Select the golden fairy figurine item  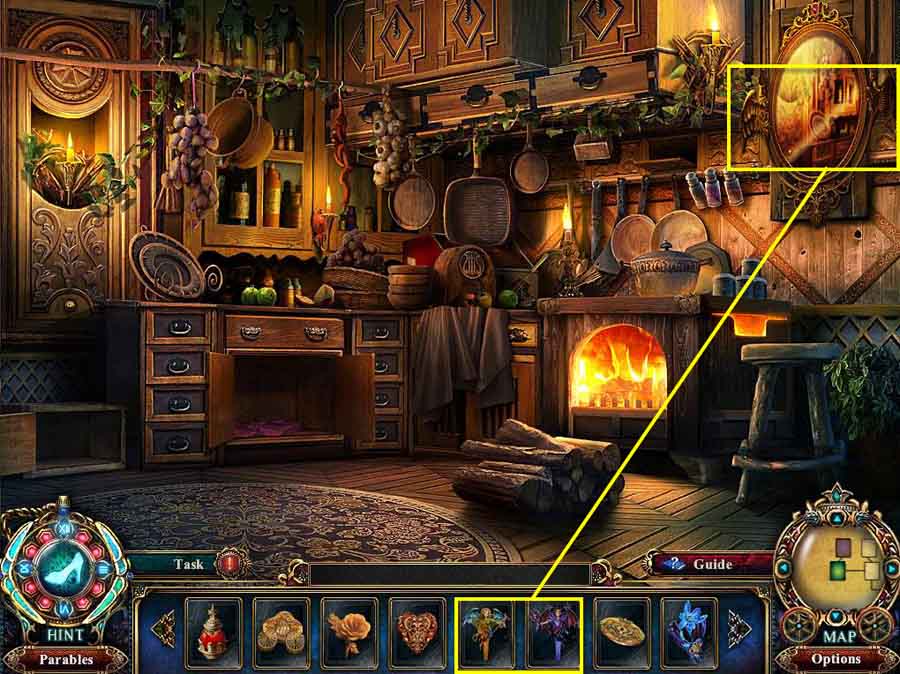[486, 631]
